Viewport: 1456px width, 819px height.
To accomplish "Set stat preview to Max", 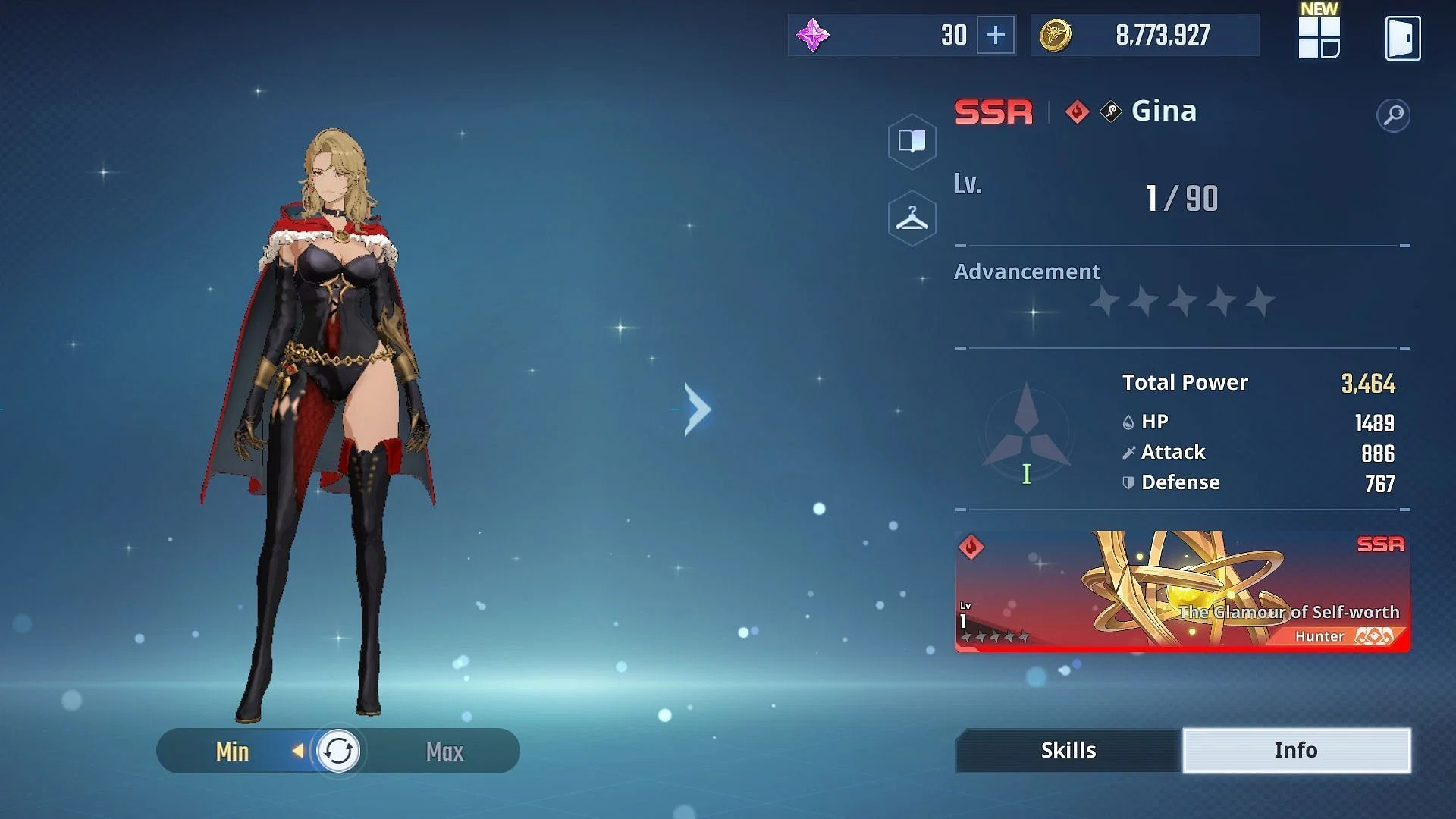I will 444,752.
